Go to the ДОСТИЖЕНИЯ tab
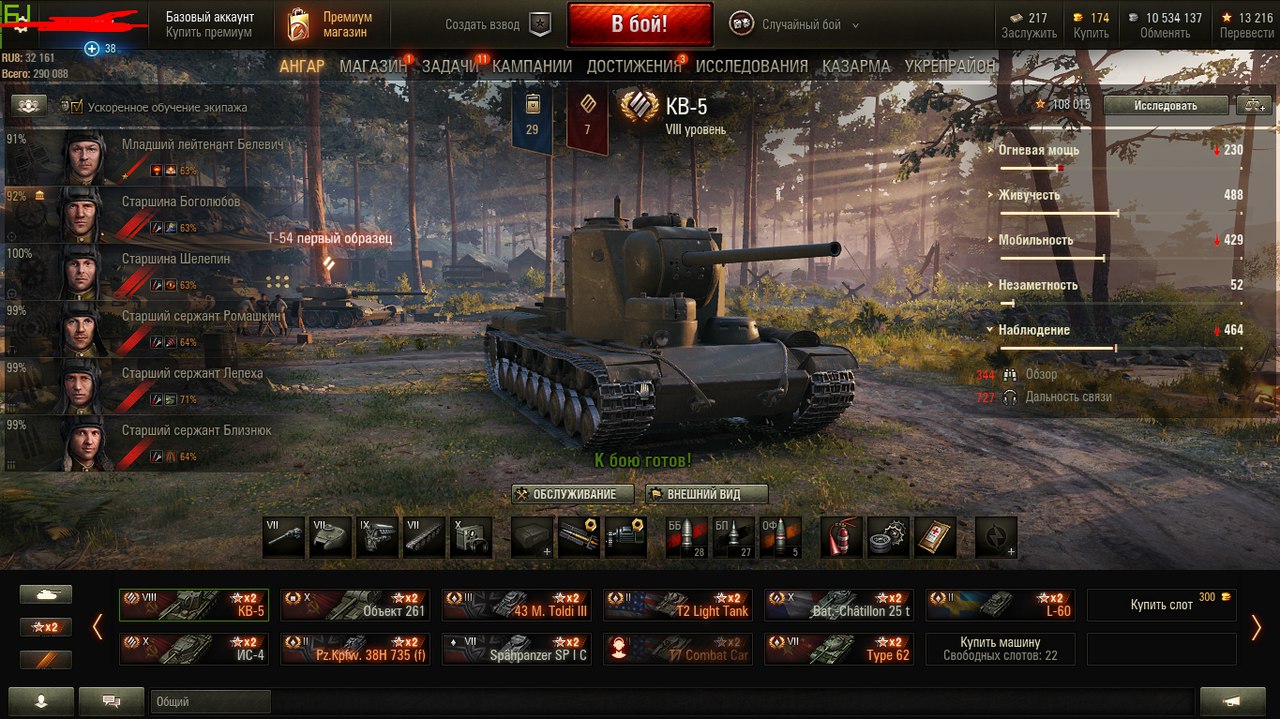Image resolution: width=1280 pixels, height=719 pixels. pyautogui.click(x=633, y=66)
